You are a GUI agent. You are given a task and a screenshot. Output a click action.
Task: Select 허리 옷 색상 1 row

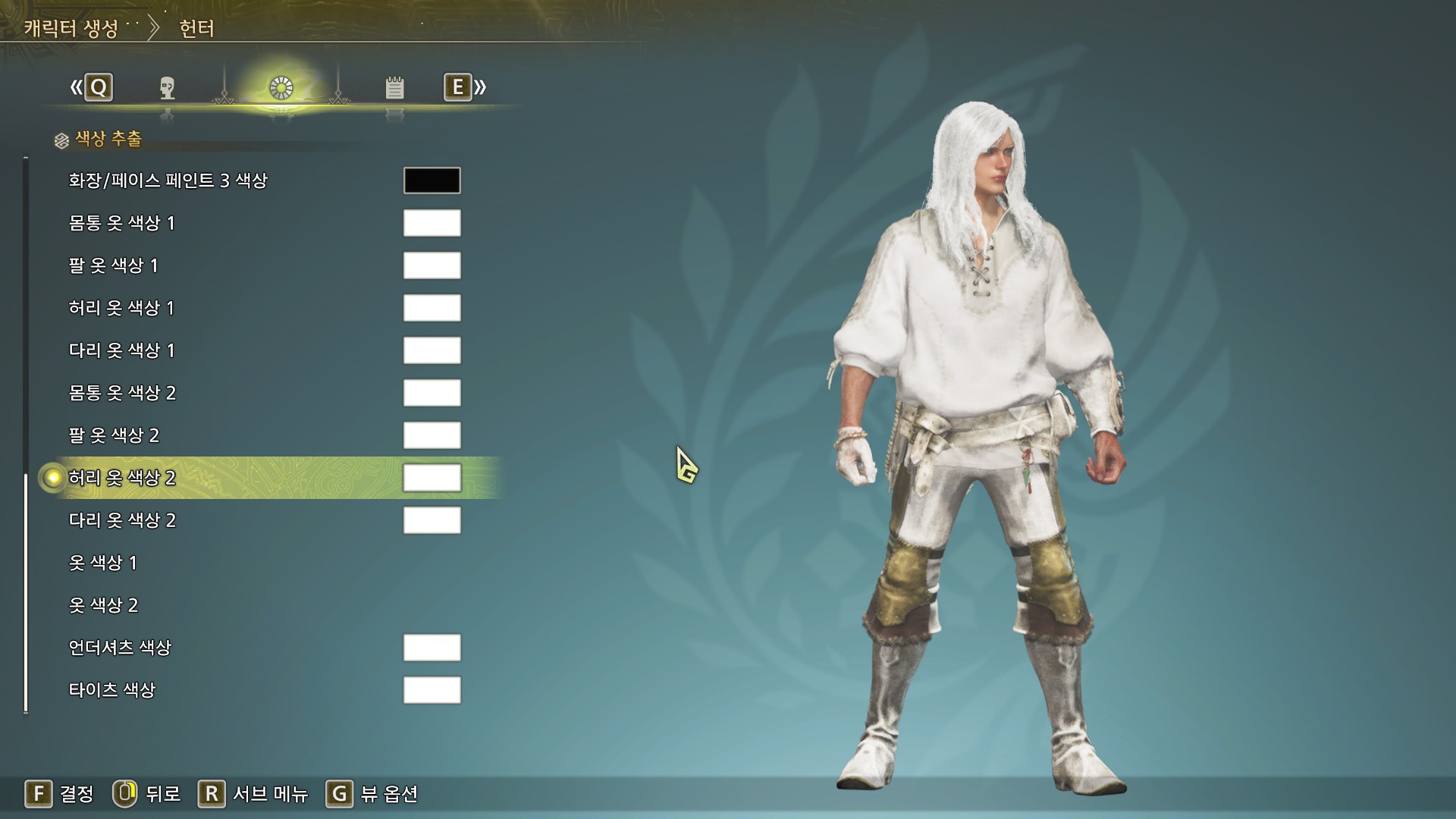[x=121, y=308]
